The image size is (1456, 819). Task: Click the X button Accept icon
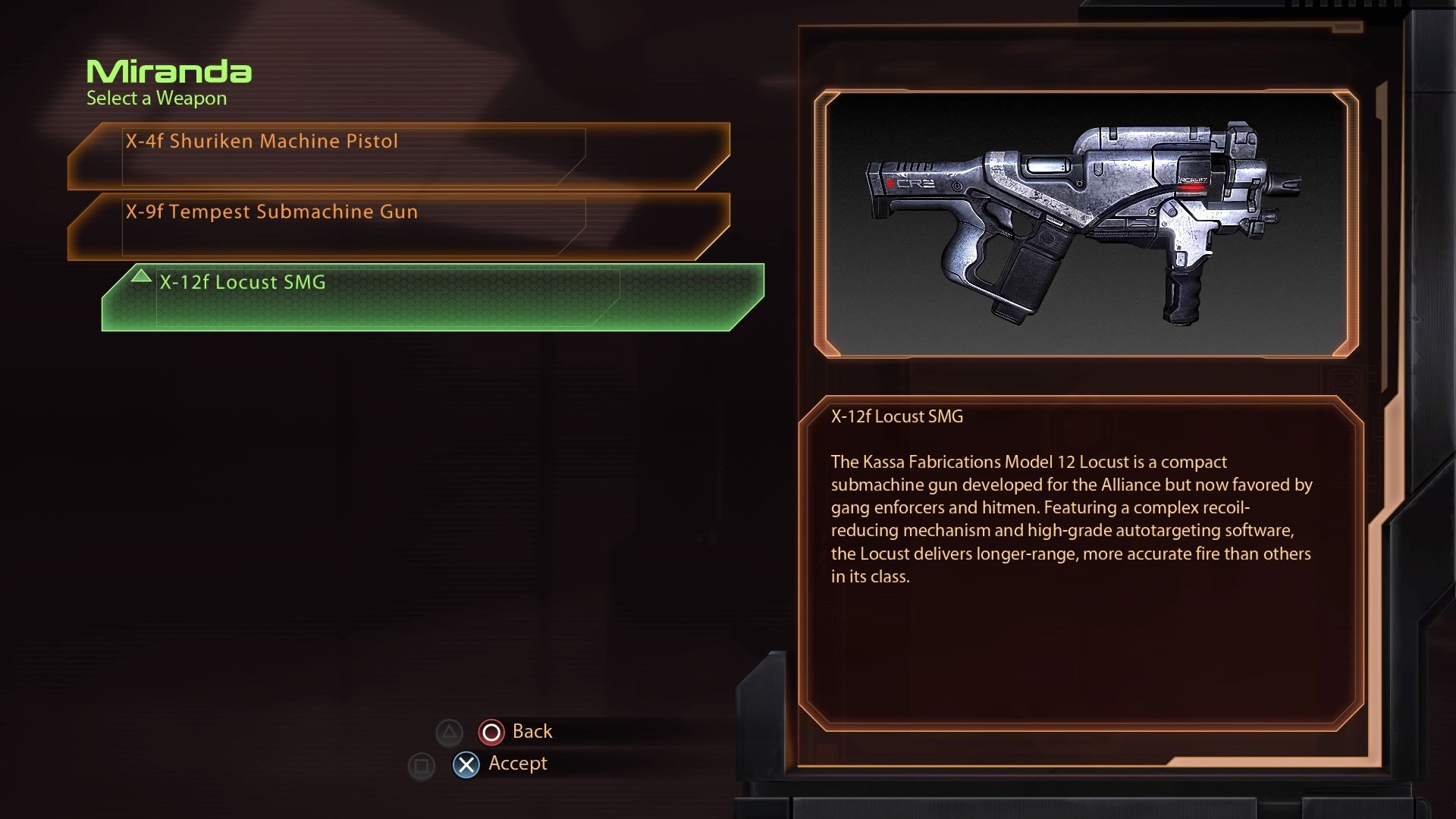(465, 764)
